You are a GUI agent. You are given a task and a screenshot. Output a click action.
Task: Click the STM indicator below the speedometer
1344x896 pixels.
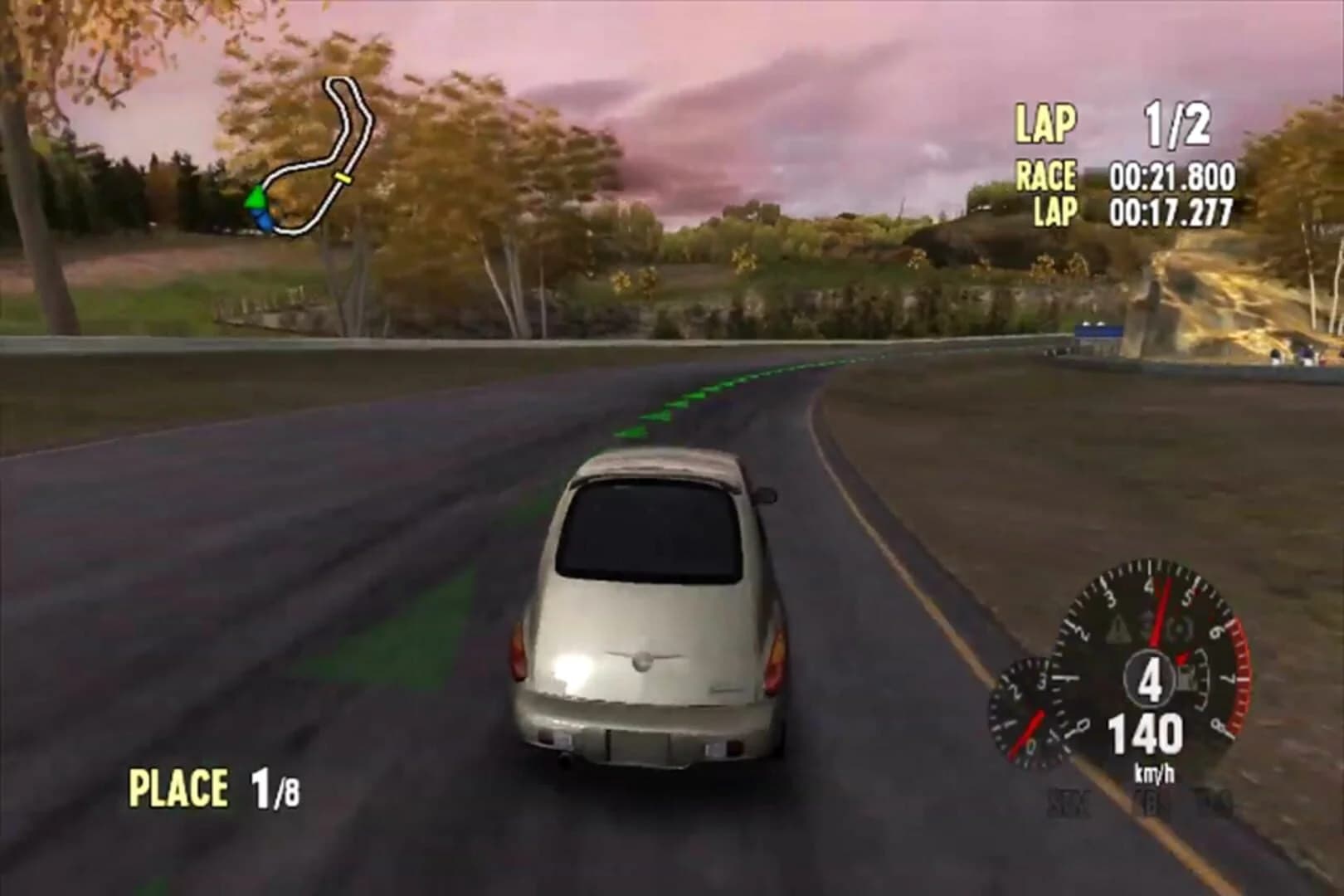[1068, 802]
